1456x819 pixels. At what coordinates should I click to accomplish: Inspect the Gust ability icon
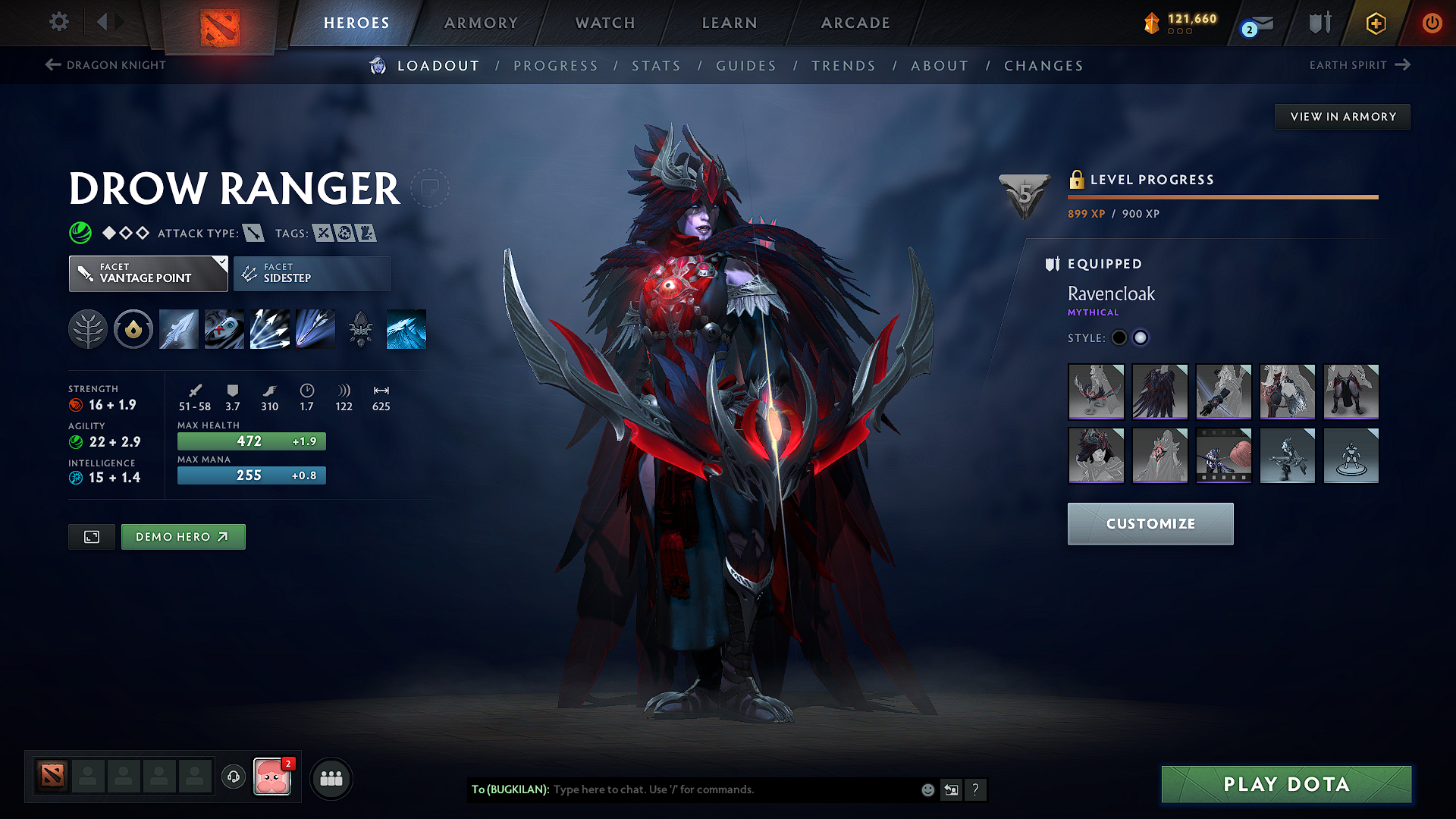coord(224,328)
